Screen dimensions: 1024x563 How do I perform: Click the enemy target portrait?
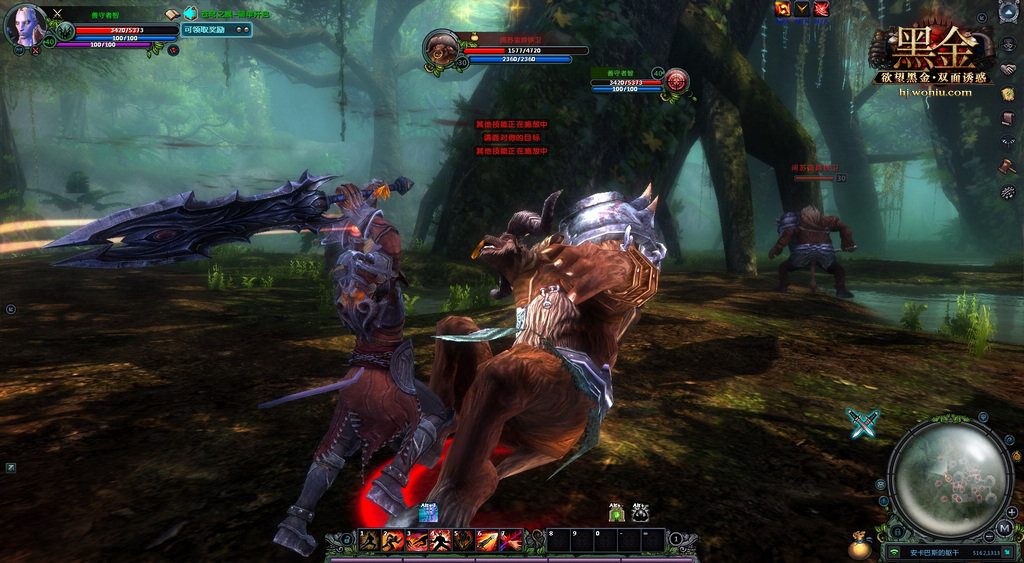pos(441,46)
